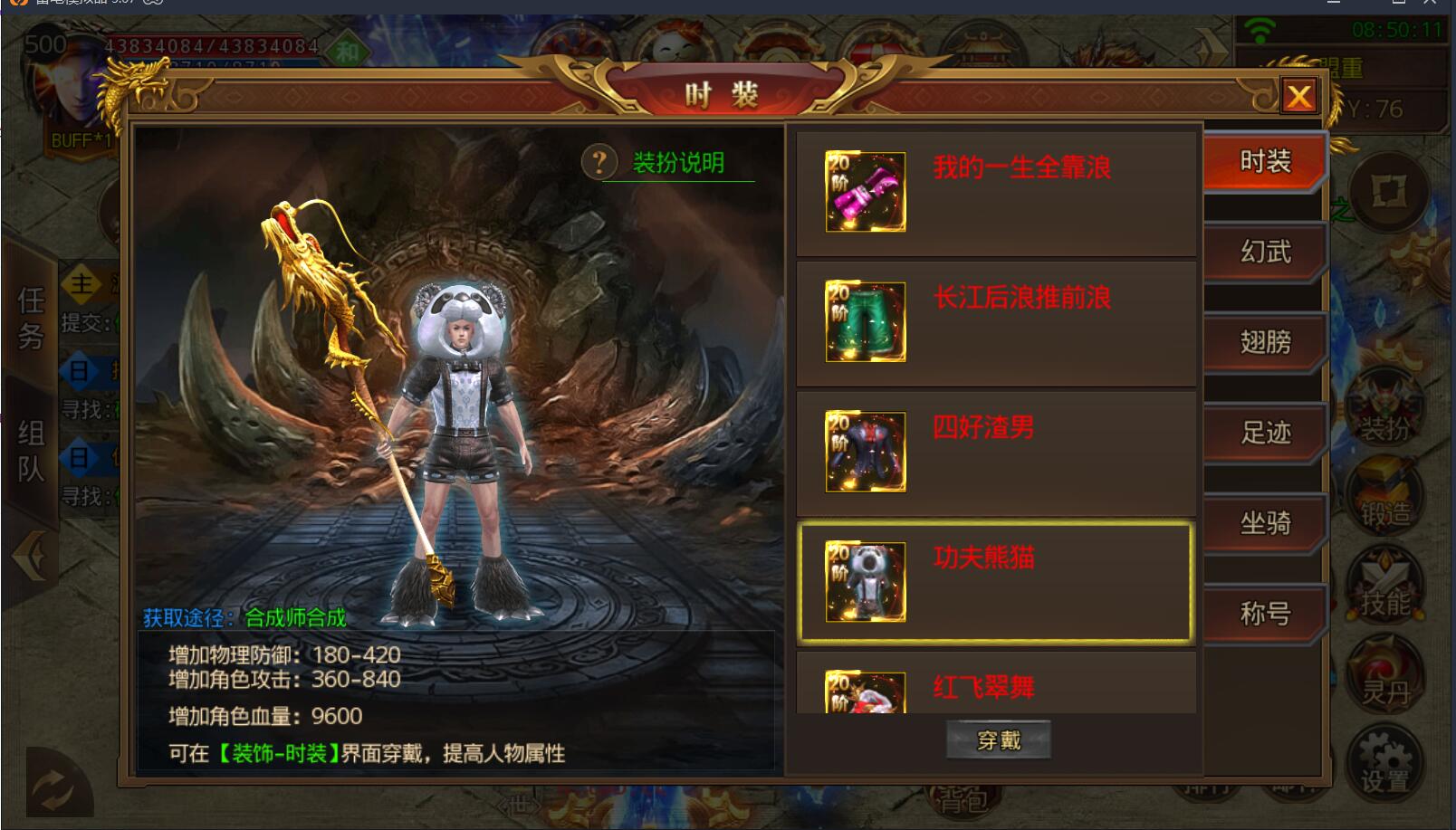The height and width of the screenshot is (830, 1456).
Task: Open the 足迹 footprints tab
Action: [1264, 433]
